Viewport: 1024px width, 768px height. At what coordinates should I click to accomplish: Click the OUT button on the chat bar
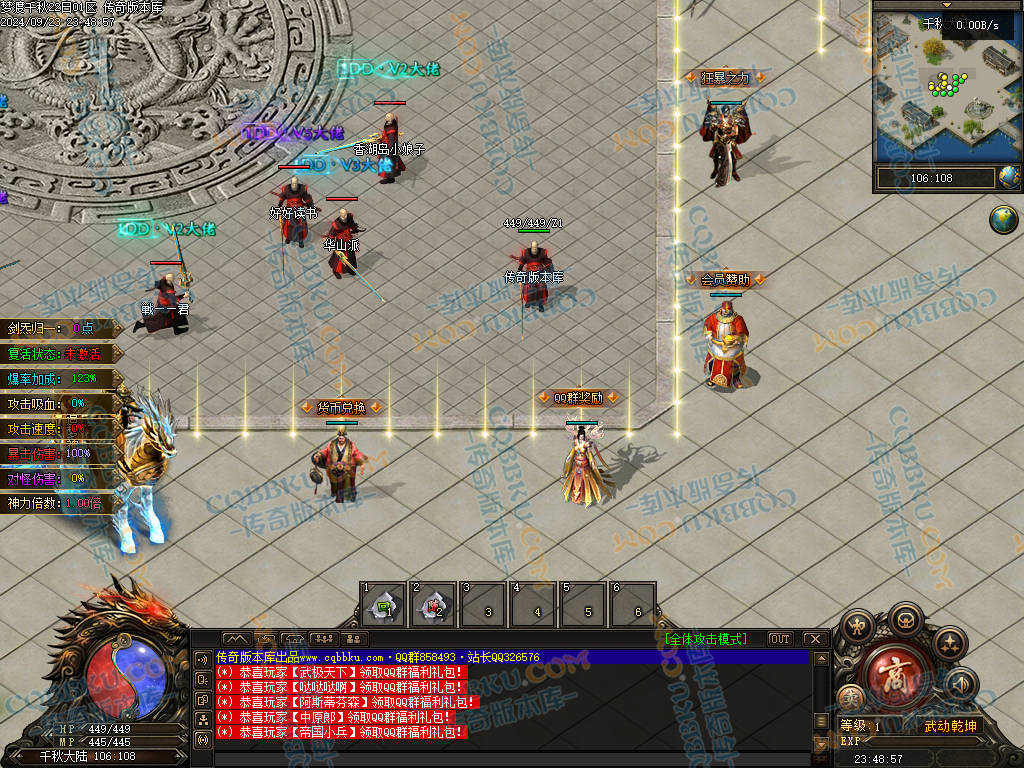click(780, 639)
